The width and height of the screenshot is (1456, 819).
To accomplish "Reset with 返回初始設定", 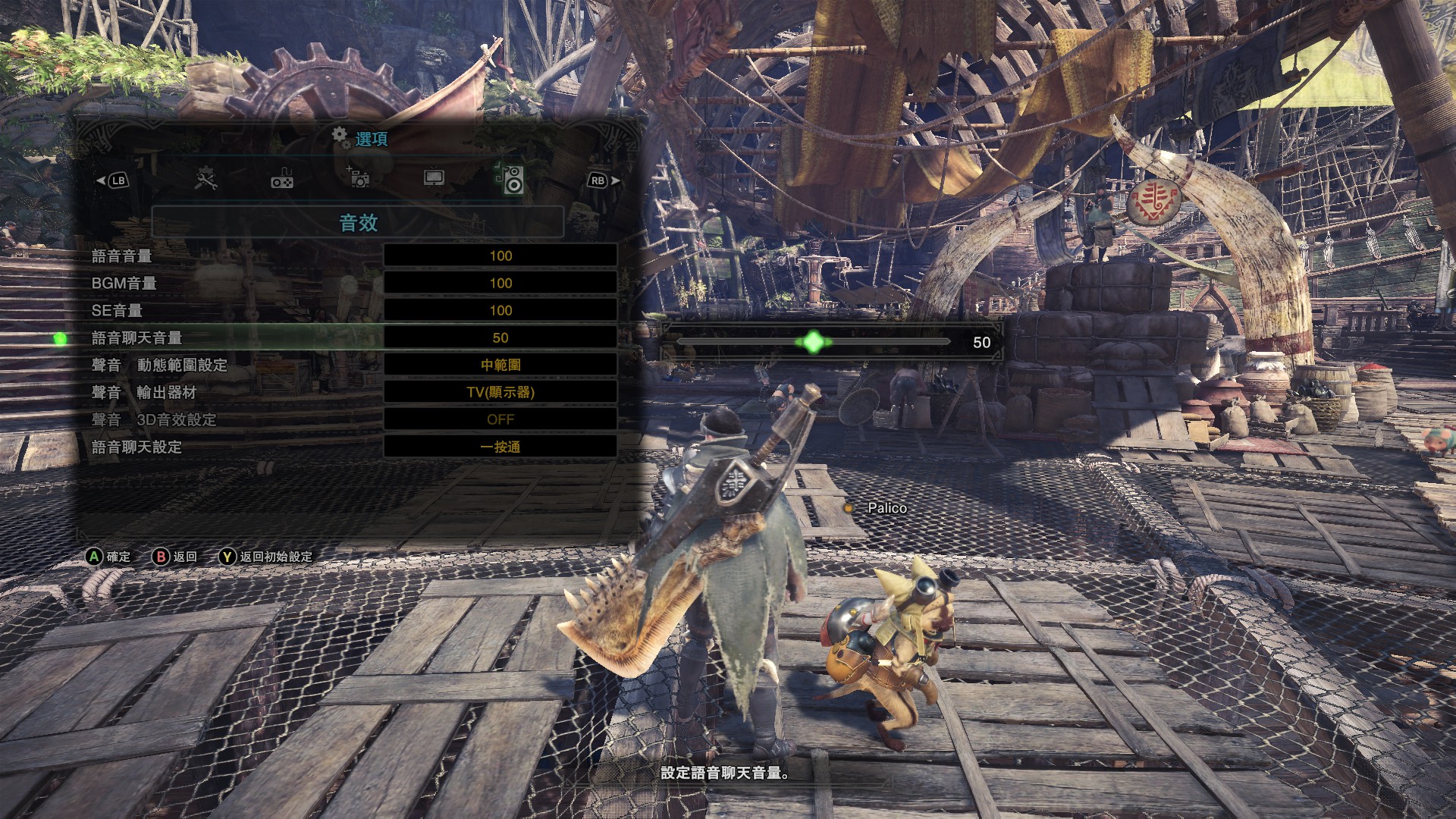I will coord(265,557).
